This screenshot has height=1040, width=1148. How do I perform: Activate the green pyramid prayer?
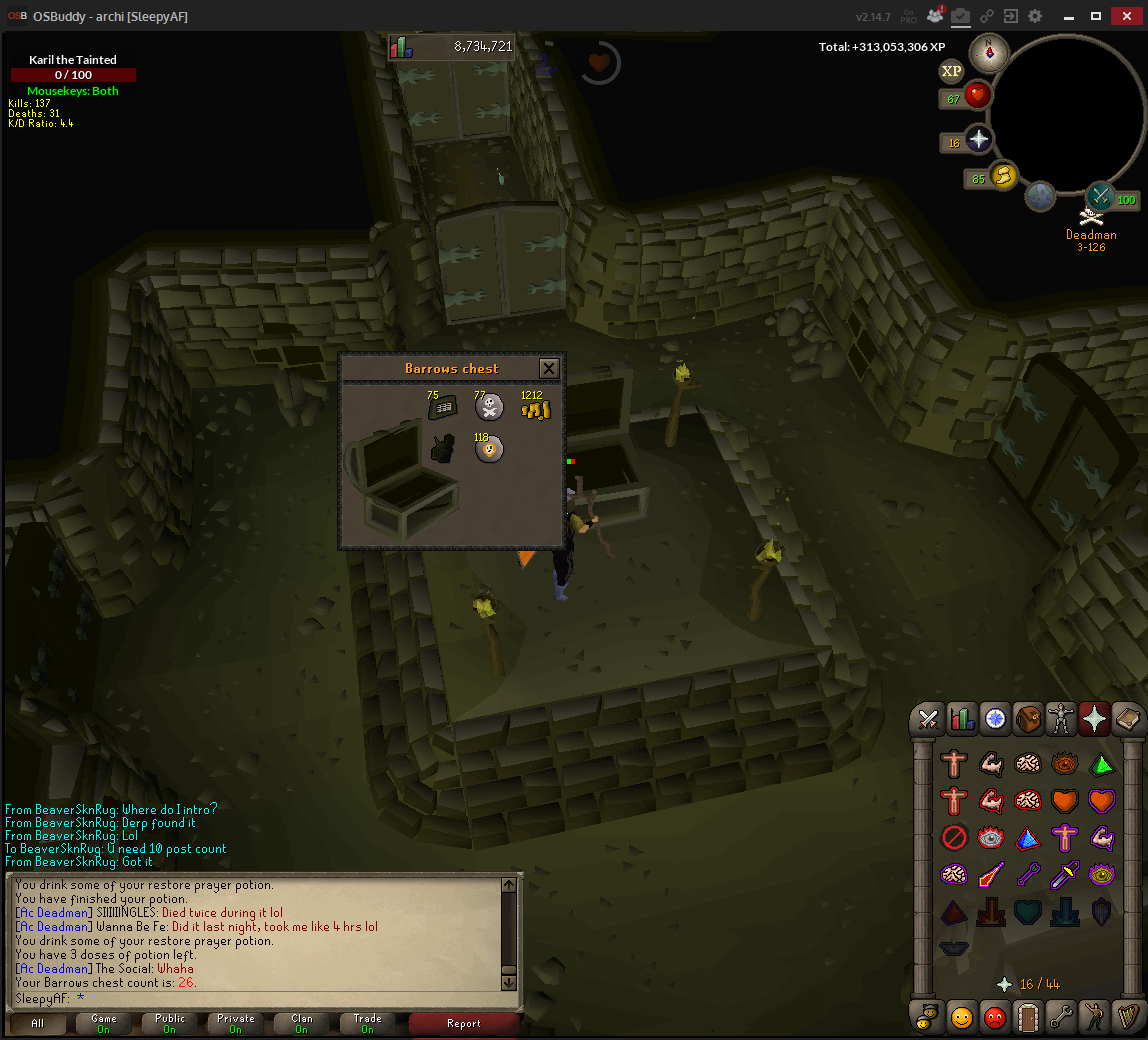(1102, 764)
